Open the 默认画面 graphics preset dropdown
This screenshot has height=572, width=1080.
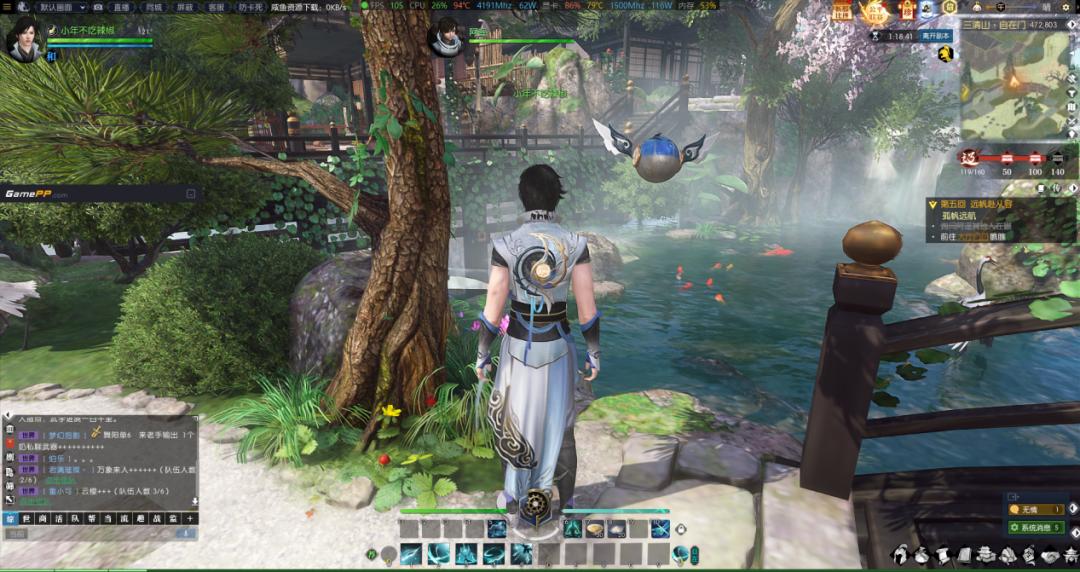62,6
